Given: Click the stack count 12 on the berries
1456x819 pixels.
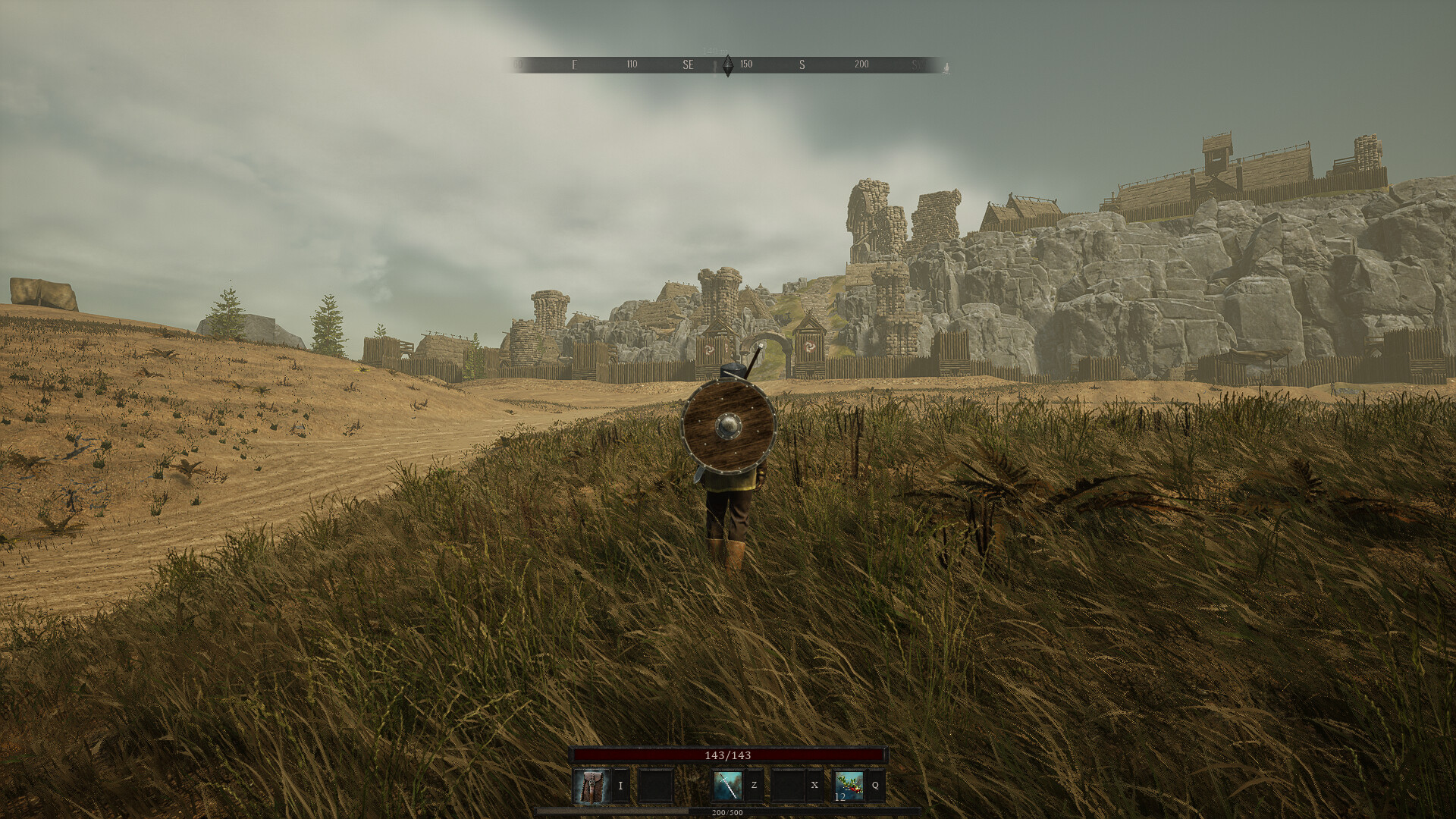Looking at the screenshot, I should [841, 798].
